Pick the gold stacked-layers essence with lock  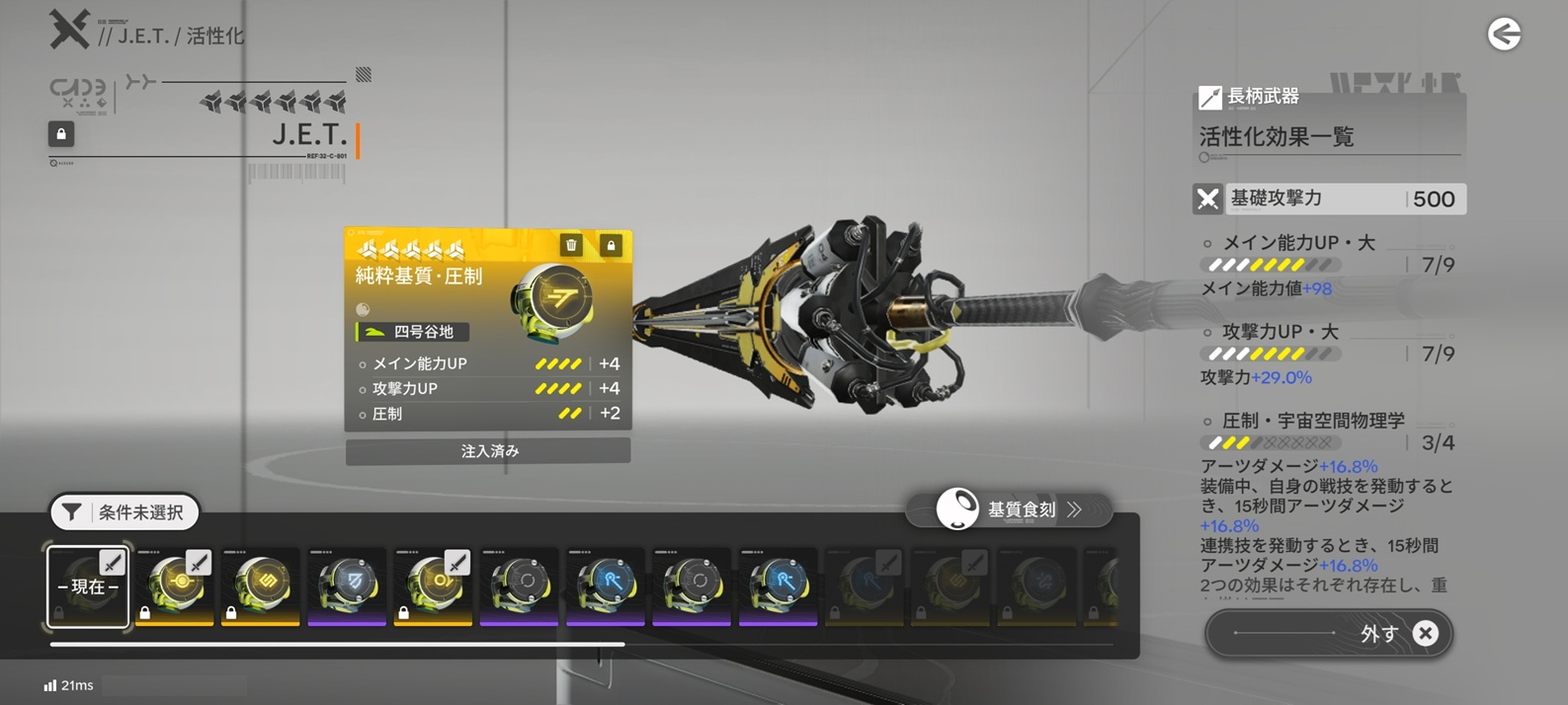261,587
